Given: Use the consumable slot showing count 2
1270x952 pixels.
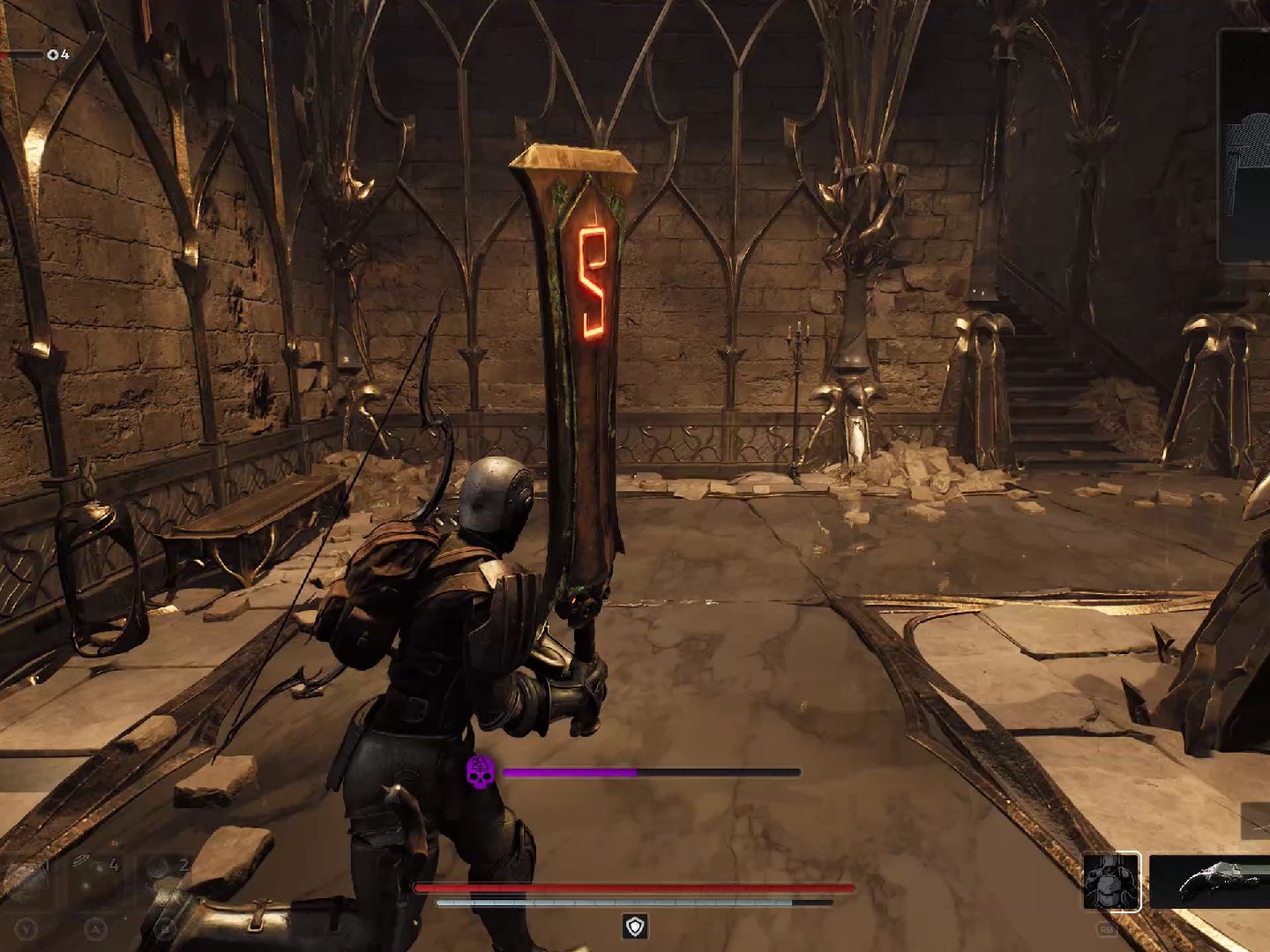Looking at the screenshot, I should point(166,881).
